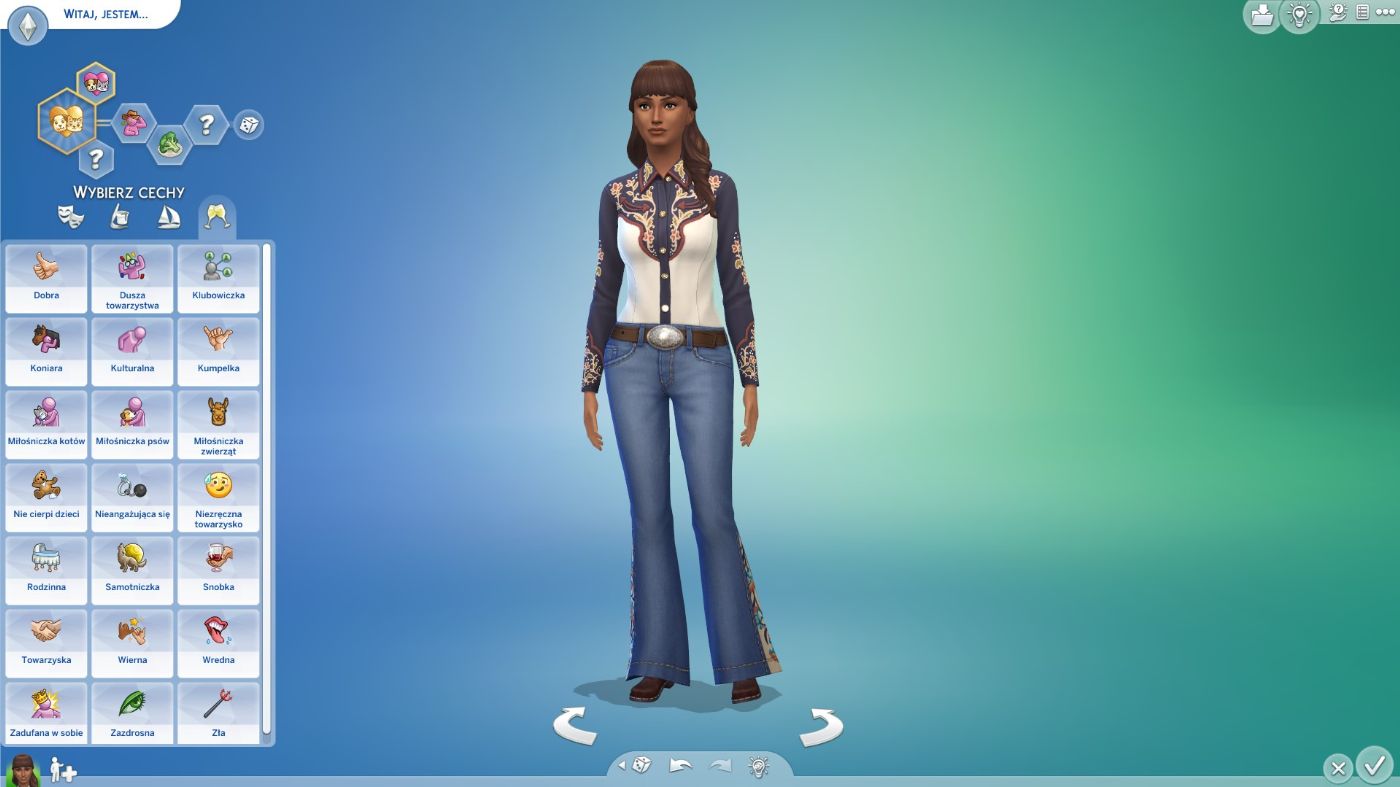Viewport: 1400px width, 787px height.
Task: Click the lightbulb inspiration icon at top right
Action: coord(1297,15)
